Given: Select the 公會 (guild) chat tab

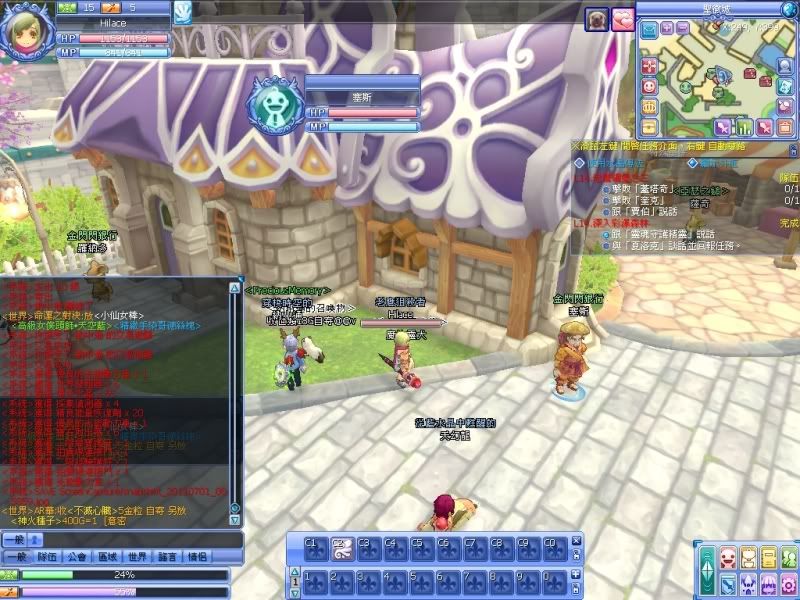Looking at the screenshot, I should (77, 557).
